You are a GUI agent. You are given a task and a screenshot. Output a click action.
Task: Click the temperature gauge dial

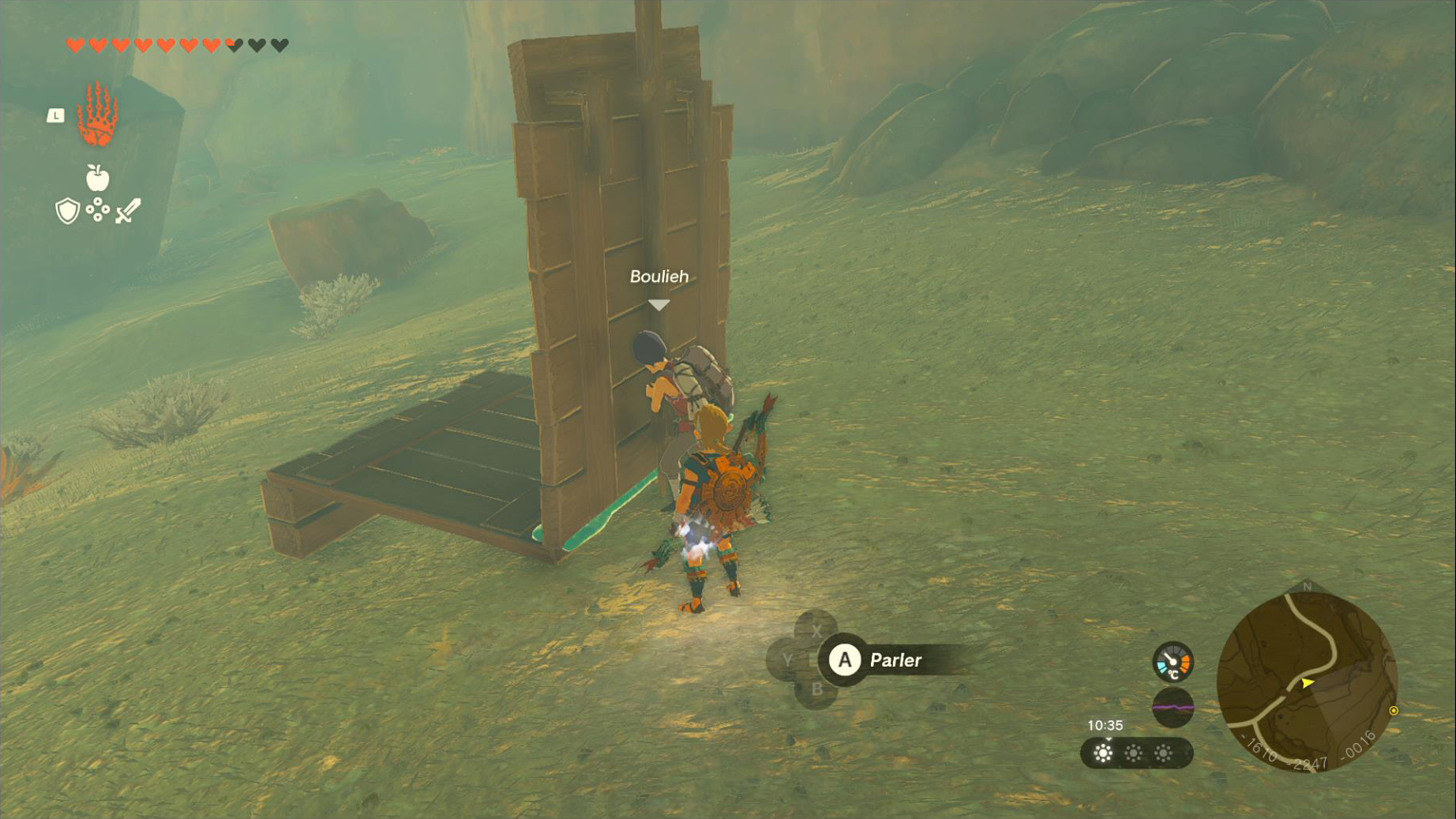click(1173, 662)
